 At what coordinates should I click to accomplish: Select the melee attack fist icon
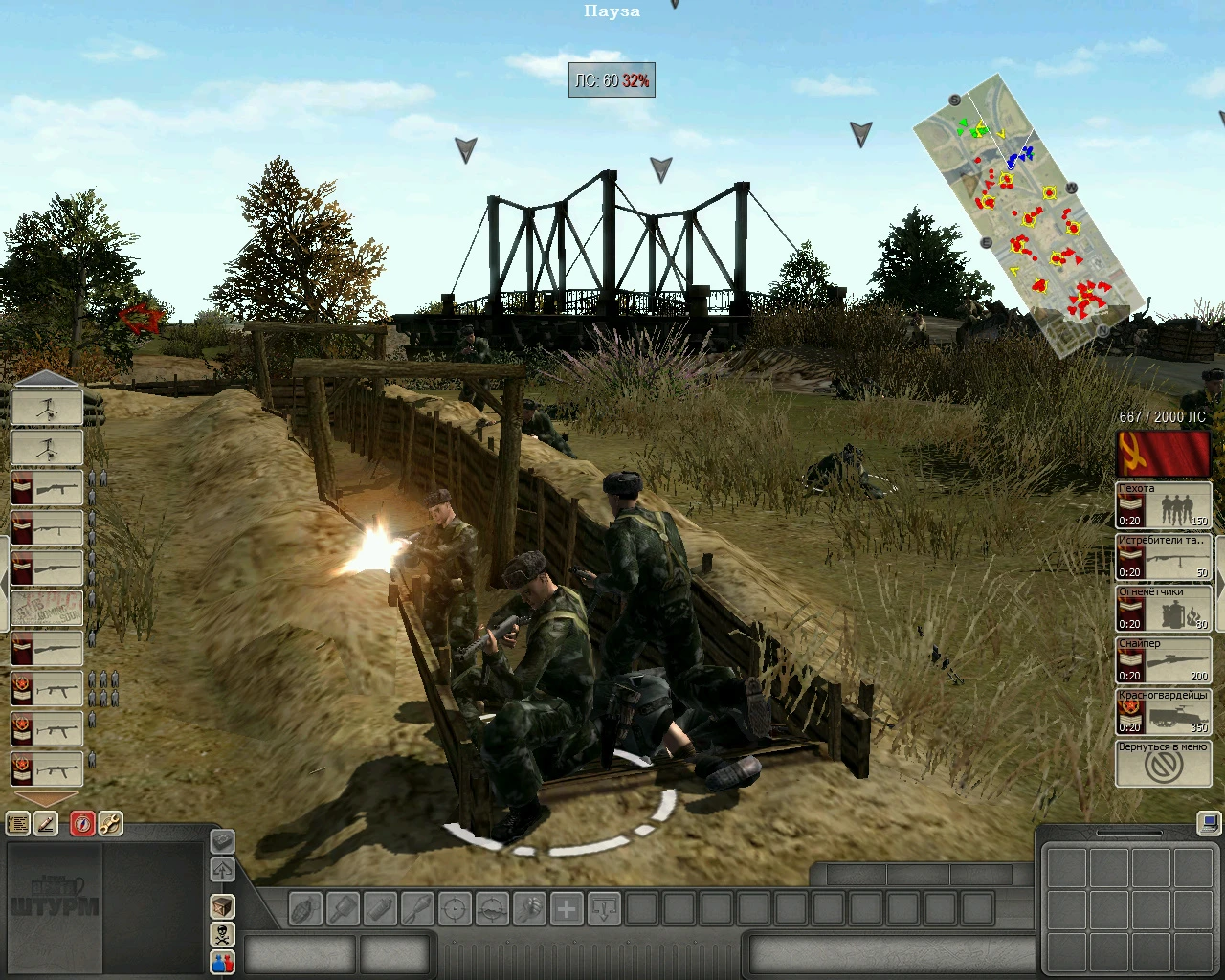(529, 910)
